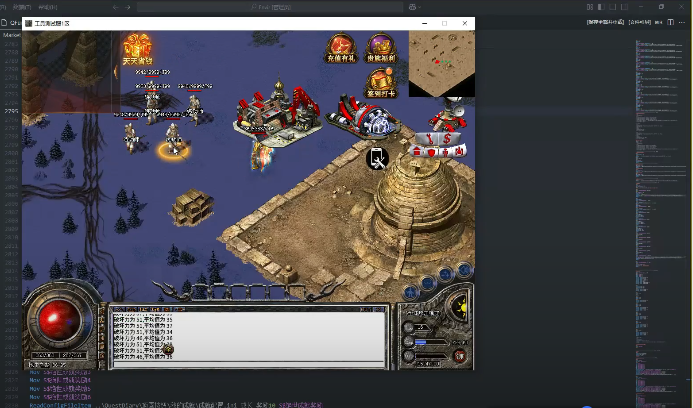Maximize the game window

coord(444,23)
